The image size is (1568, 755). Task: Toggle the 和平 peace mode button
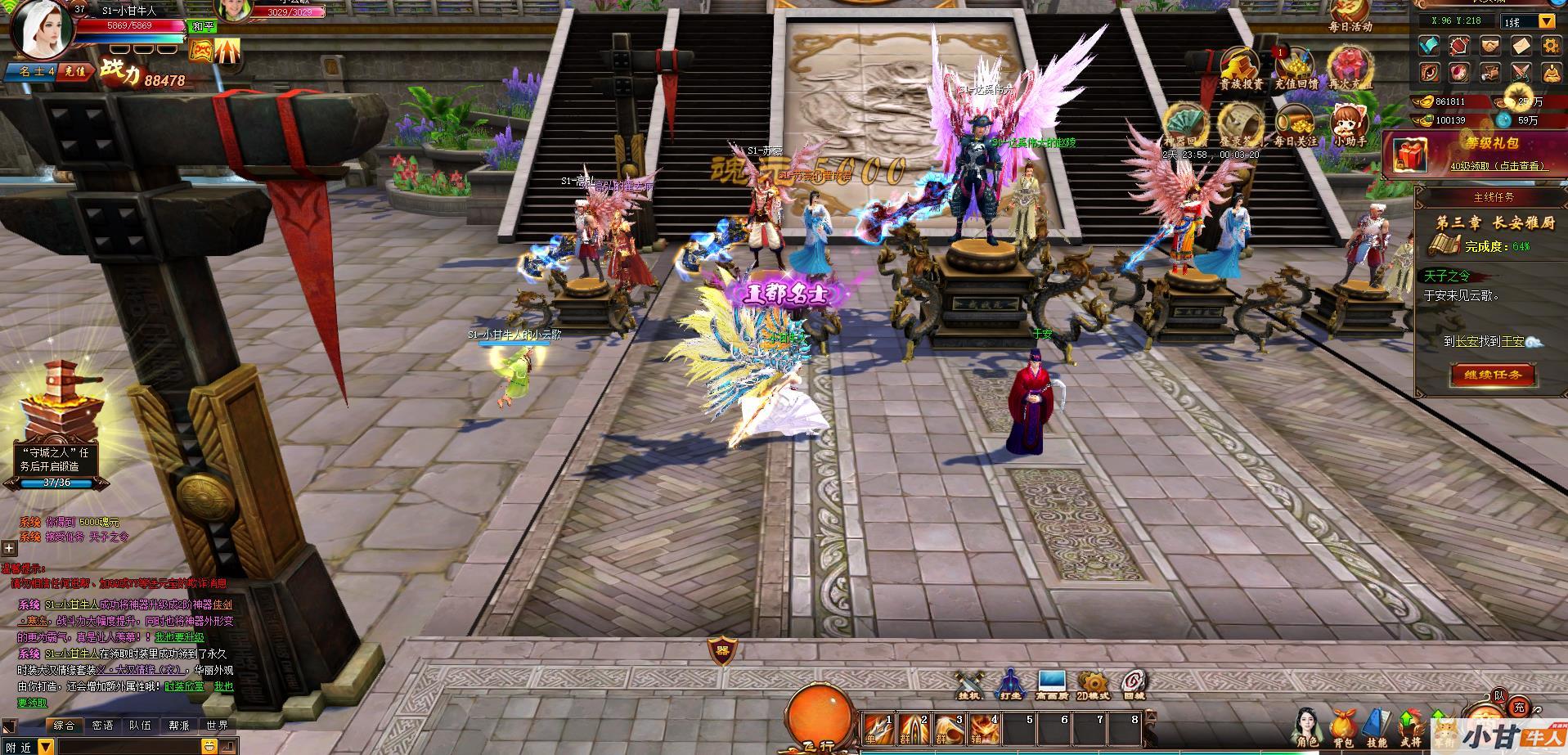(203, 27)
